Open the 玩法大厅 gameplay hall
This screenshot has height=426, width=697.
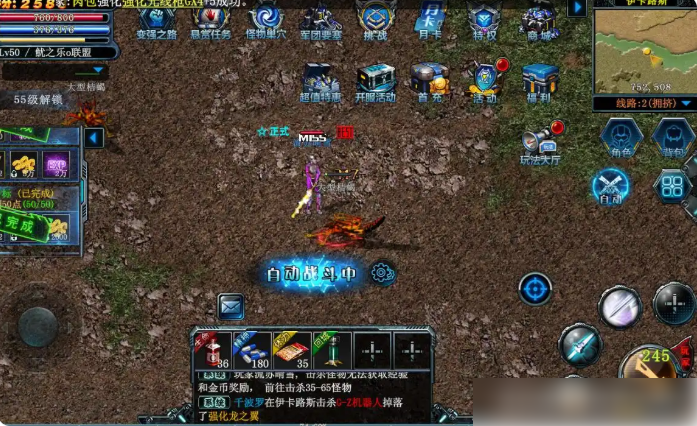tap(540, 141)
